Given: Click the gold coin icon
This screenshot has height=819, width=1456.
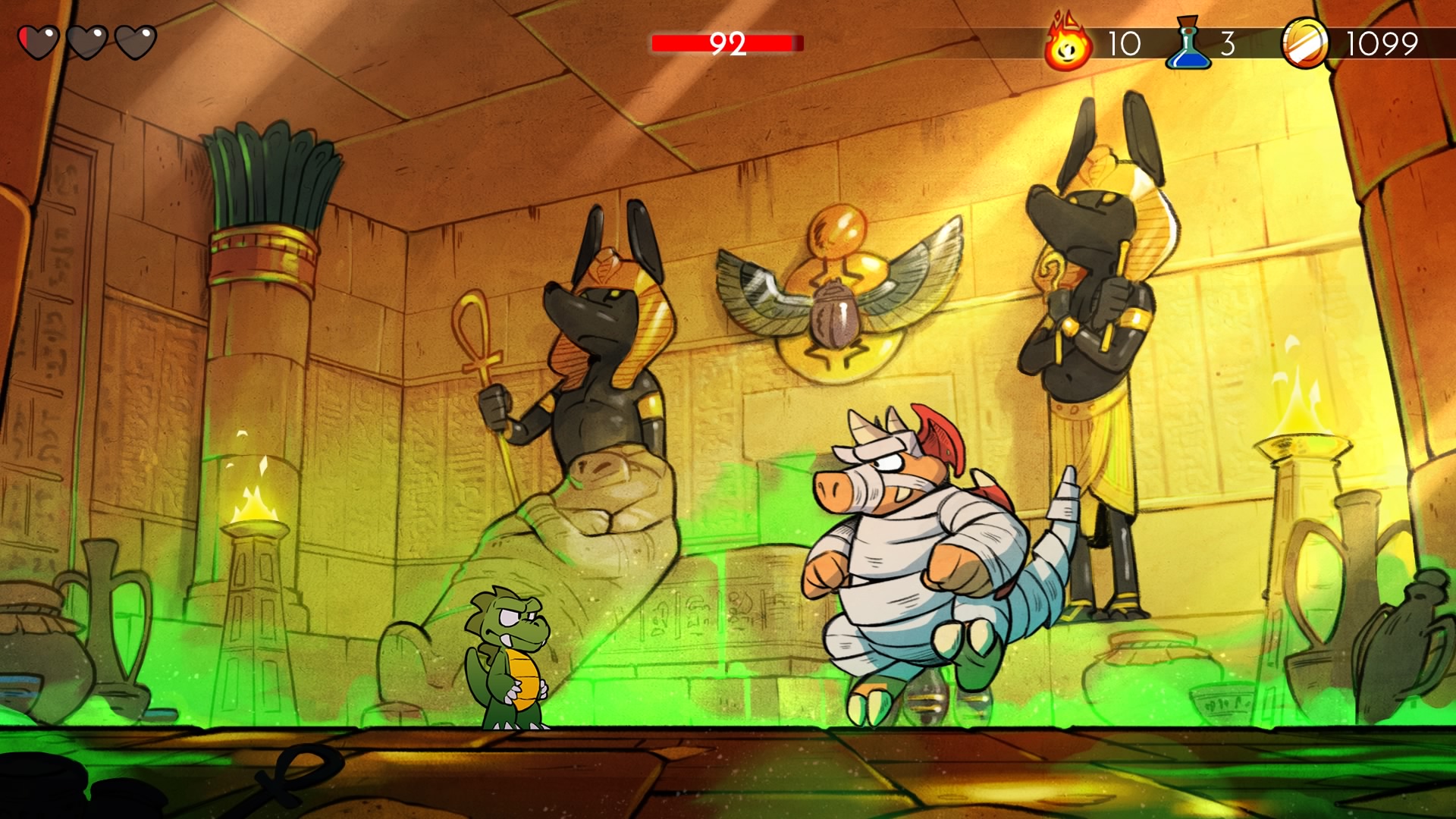Looking at the screenshot, I should tap(1305, 43).
